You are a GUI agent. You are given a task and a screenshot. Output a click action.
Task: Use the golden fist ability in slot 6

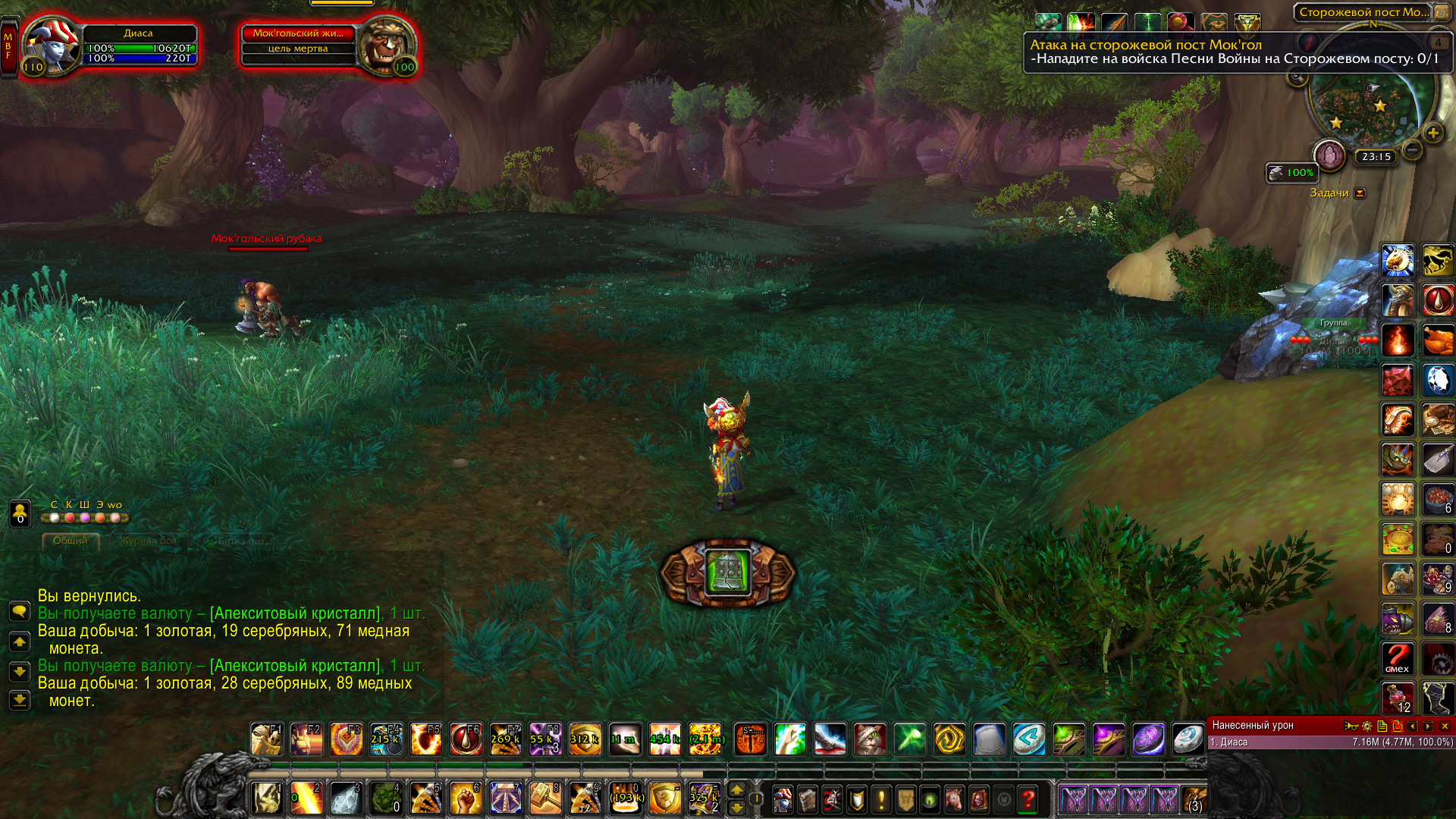pyautogui.click(x=466, y=799)
